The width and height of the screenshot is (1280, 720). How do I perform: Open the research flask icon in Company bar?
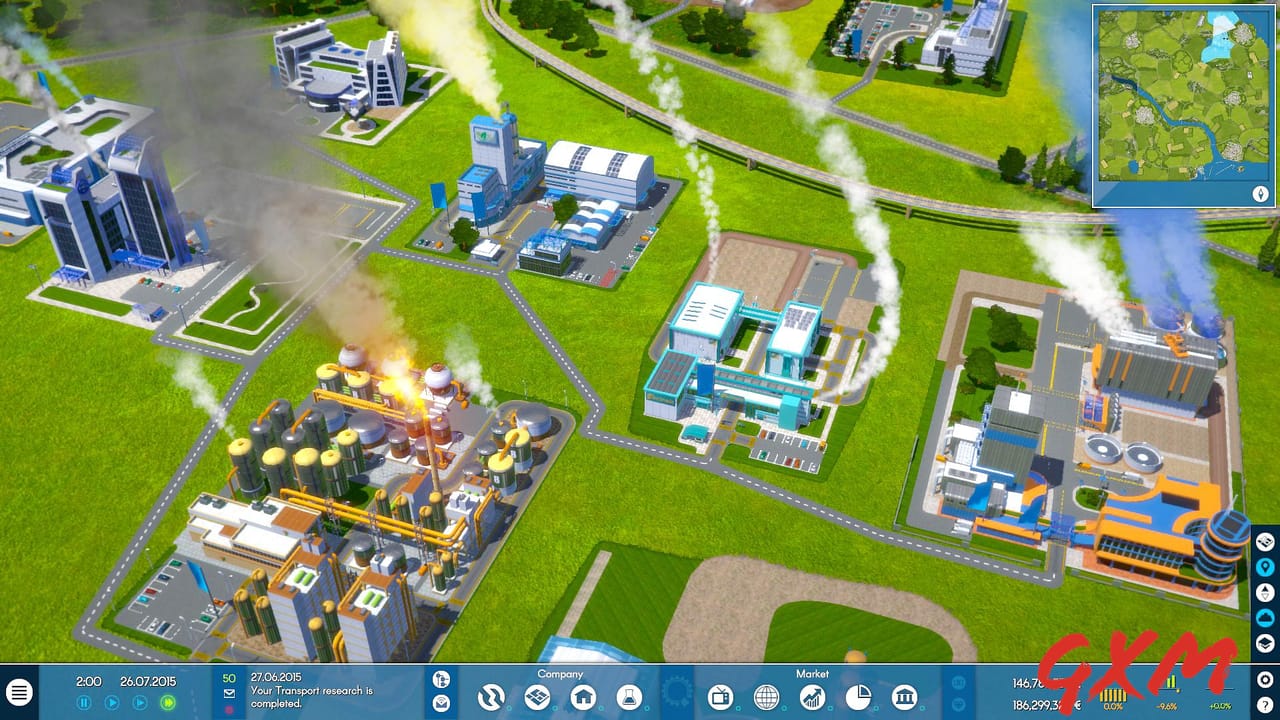pos(629,698)
